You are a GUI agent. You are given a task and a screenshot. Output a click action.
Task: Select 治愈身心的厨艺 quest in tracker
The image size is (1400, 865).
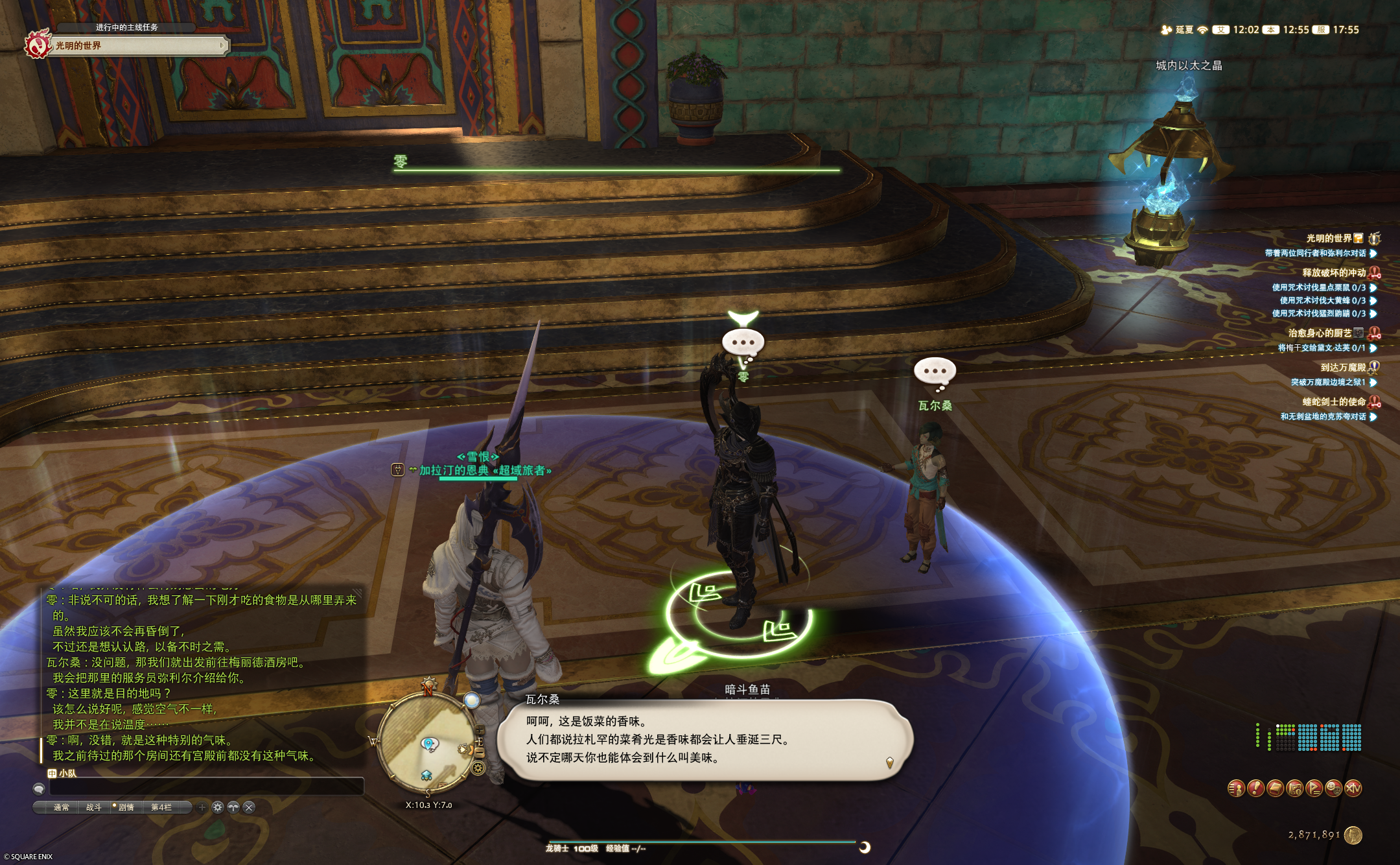(x=1319, y=333)
